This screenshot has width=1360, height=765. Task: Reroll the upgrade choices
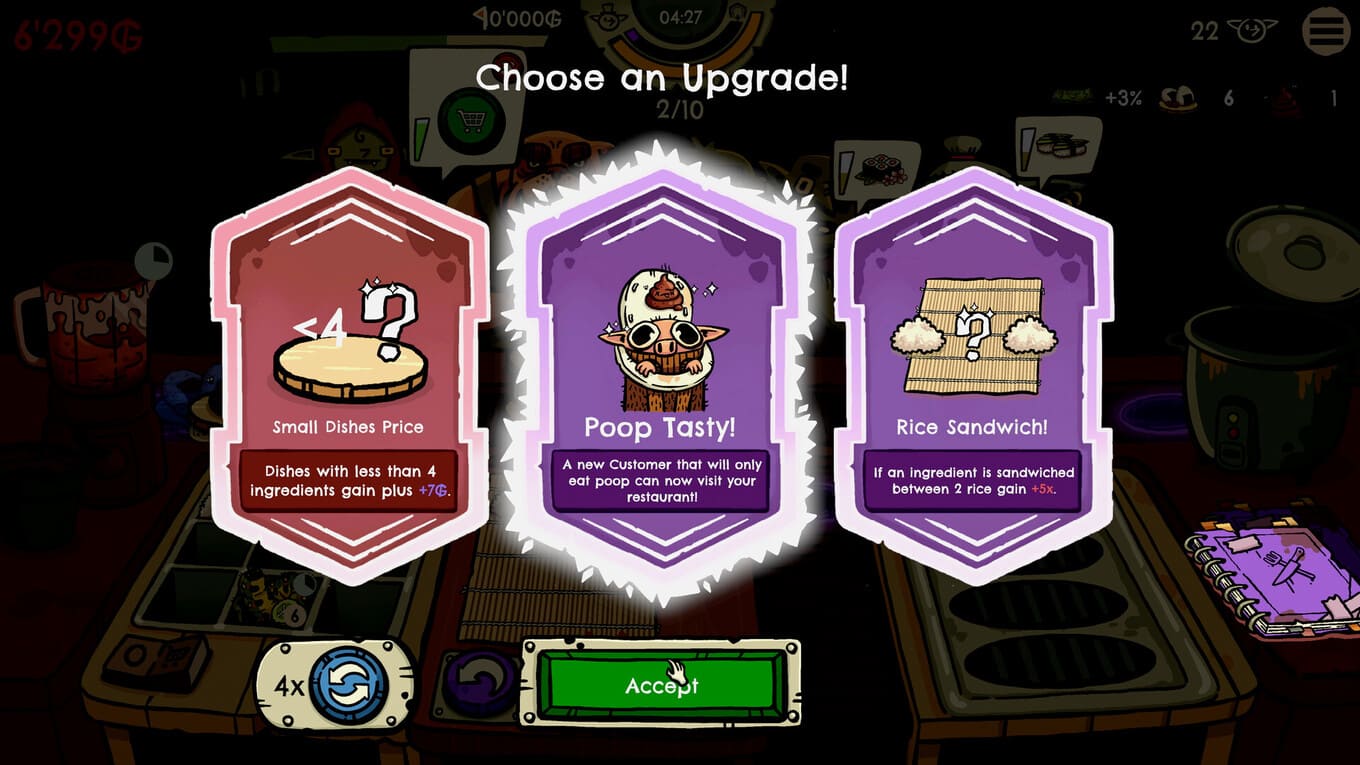(x=347, y=685)
